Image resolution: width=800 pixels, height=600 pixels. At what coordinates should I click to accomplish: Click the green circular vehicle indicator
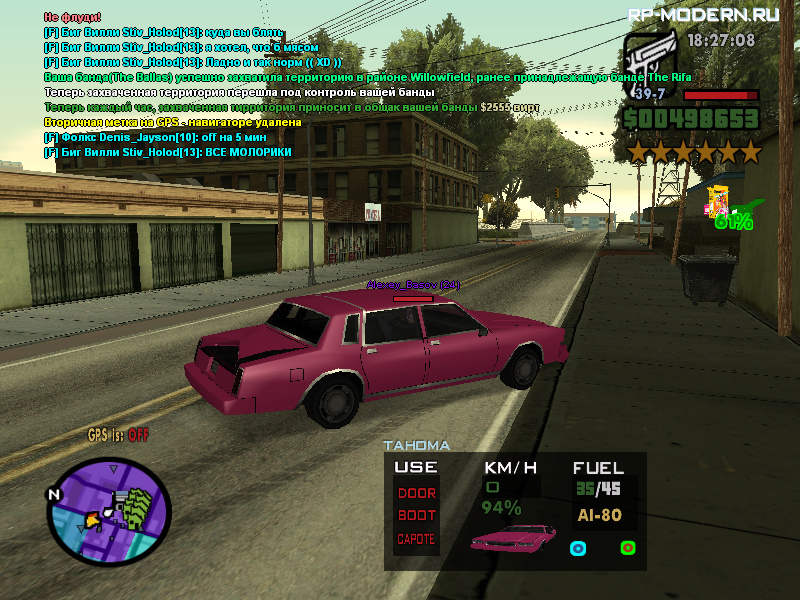point(628,547)
